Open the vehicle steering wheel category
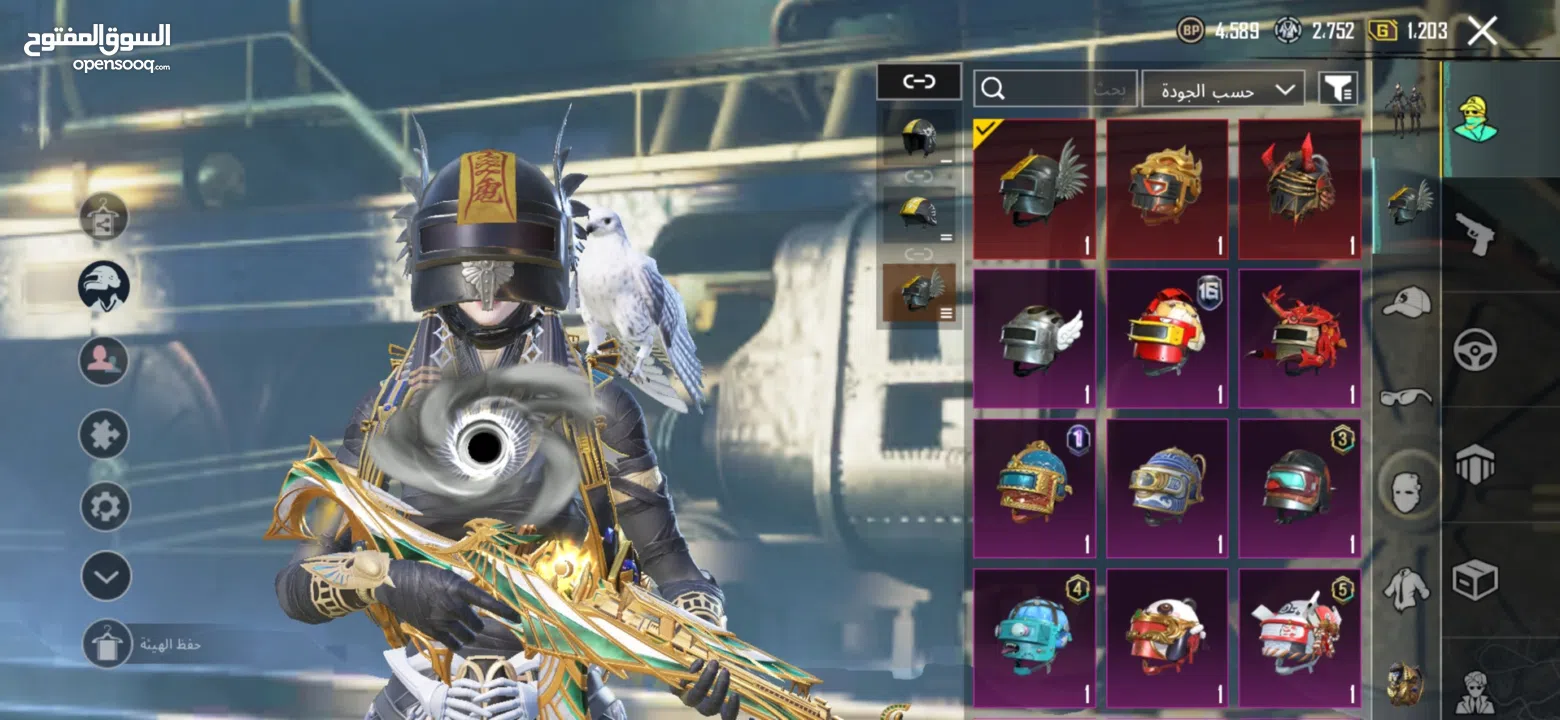This screenshot has height=720, width=1560. 1475,349
